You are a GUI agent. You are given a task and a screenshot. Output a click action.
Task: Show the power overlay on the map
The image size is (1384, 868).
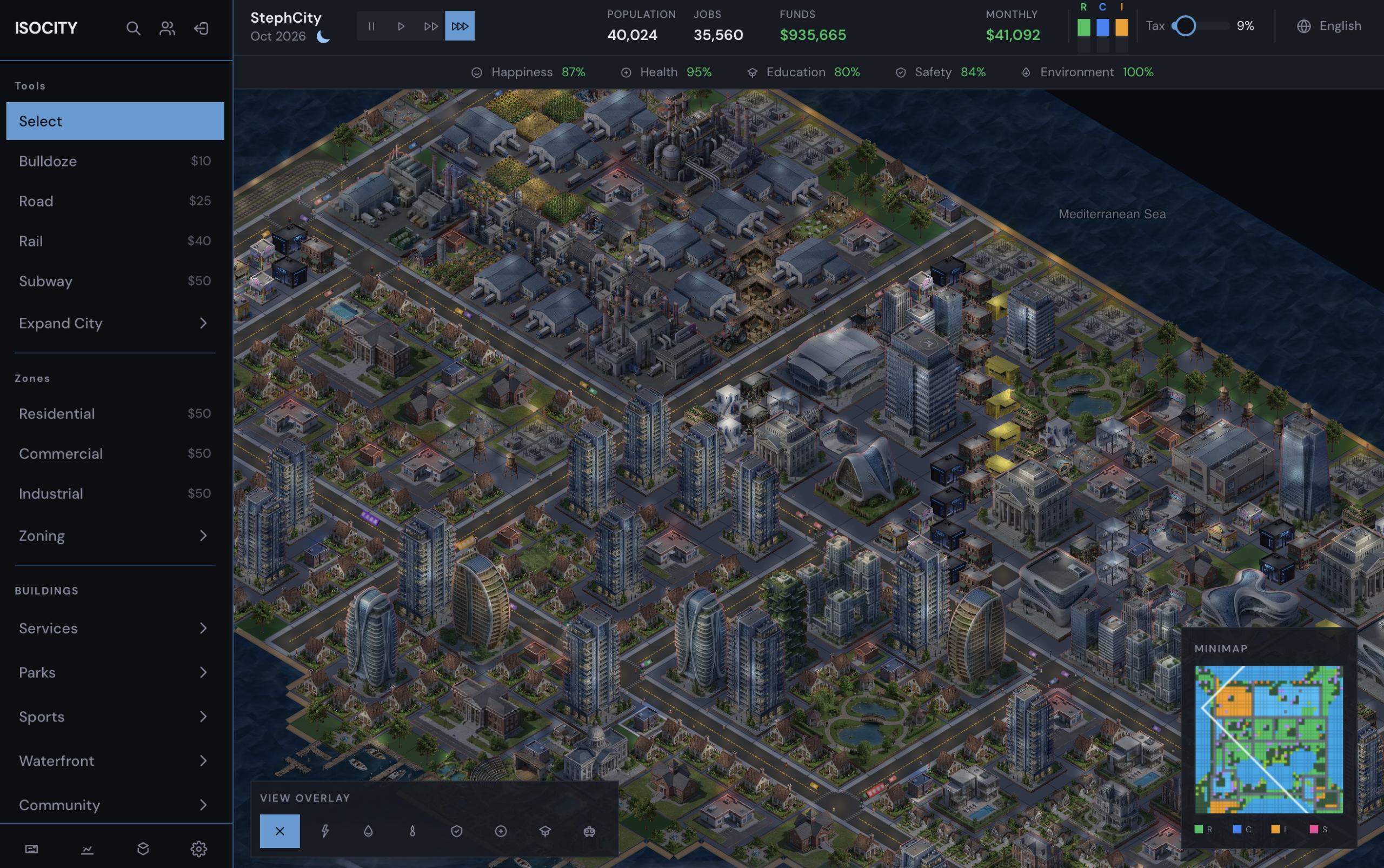coord(325,830)
